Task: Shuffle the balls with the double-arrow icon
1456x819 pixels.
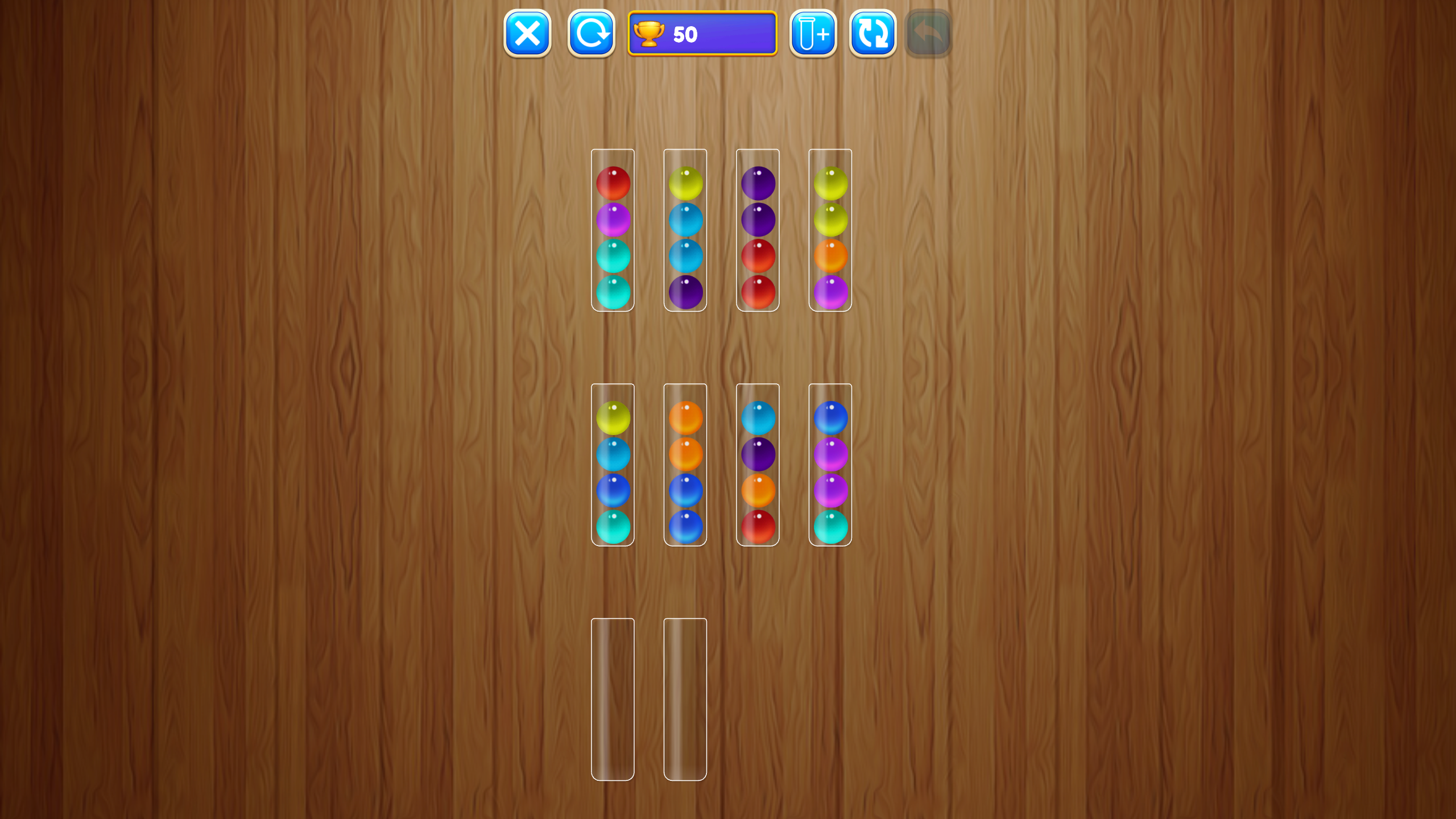Action: (872, 34)
